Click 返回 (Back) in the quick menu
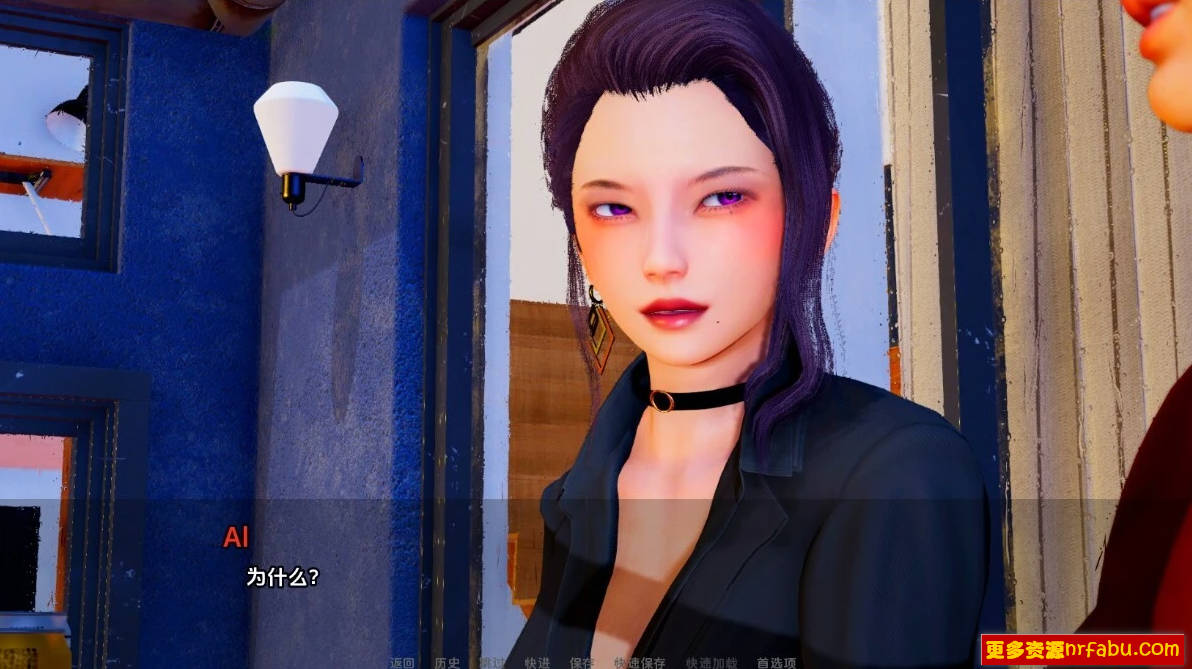 [x=402, y=662]
